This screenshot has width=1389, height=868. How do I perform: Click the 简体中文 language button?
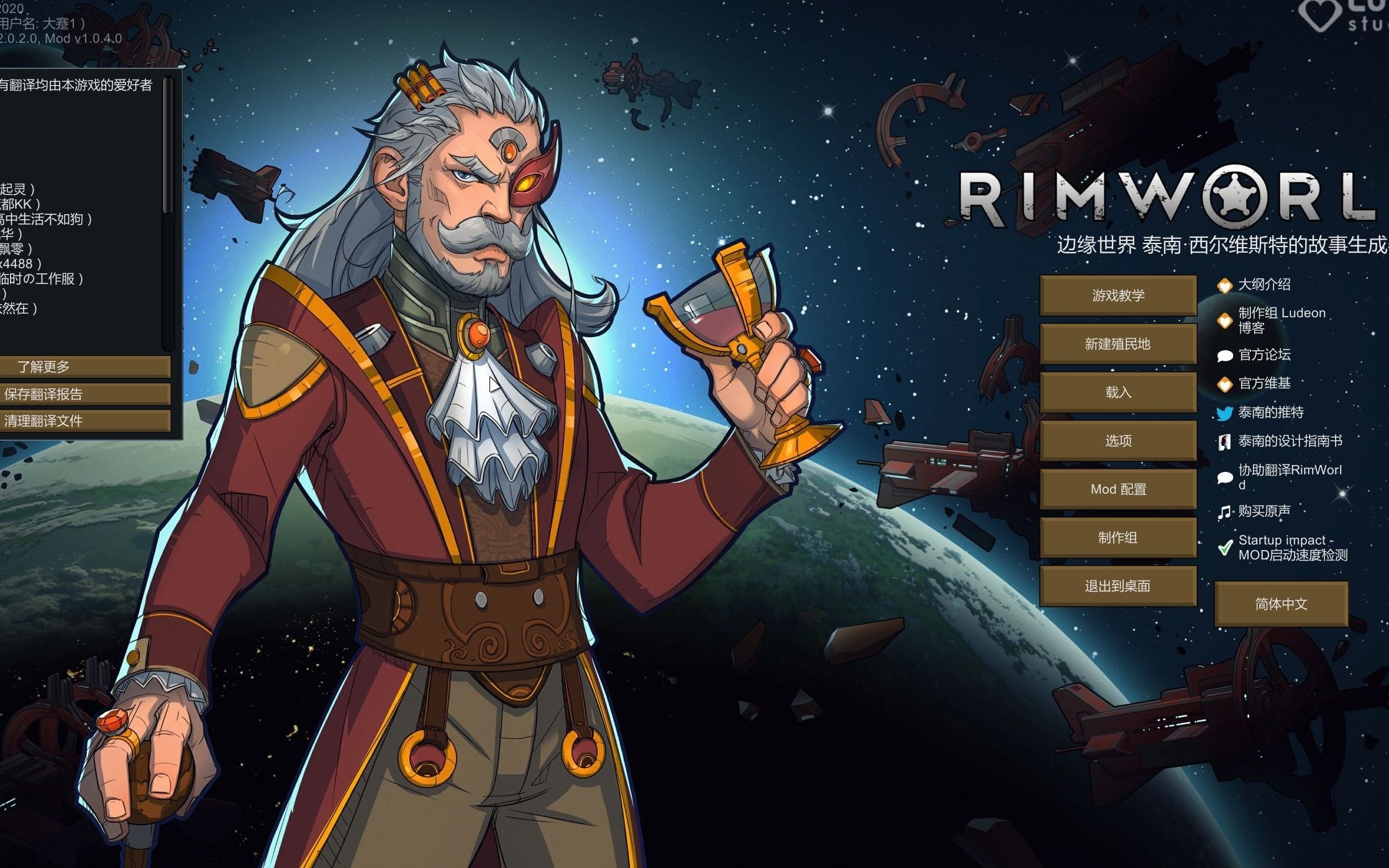tap(1281, 604)
